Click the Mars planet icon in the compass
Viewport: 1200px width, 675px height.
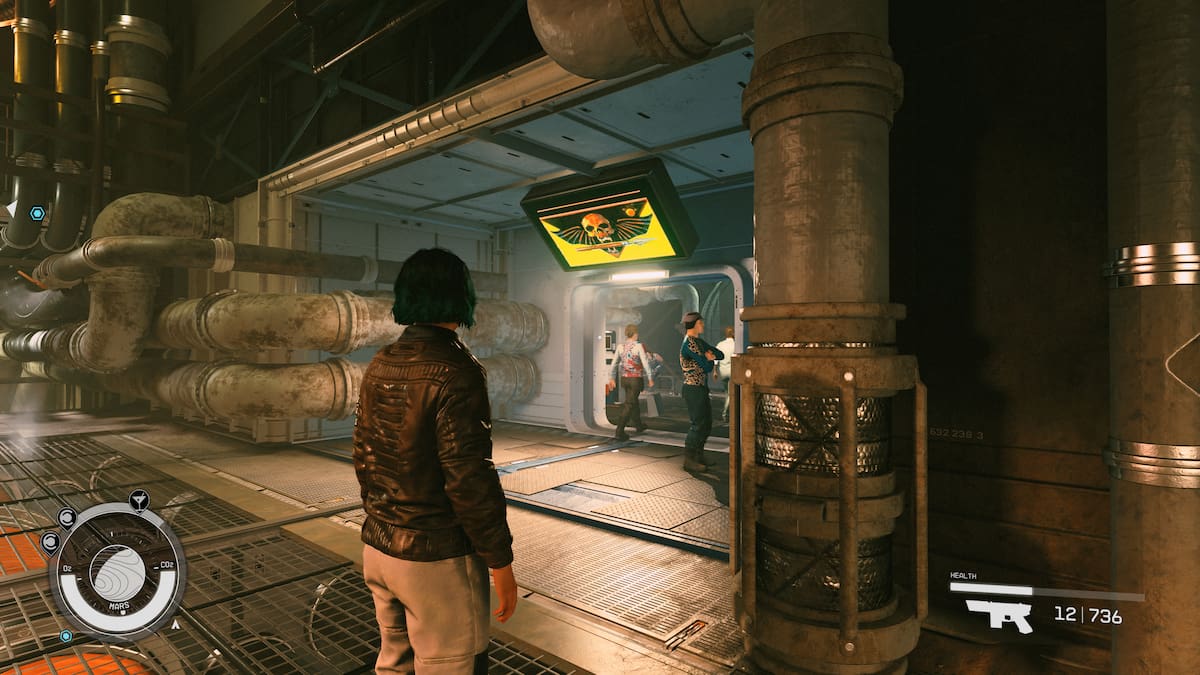[x=117, y=571]
